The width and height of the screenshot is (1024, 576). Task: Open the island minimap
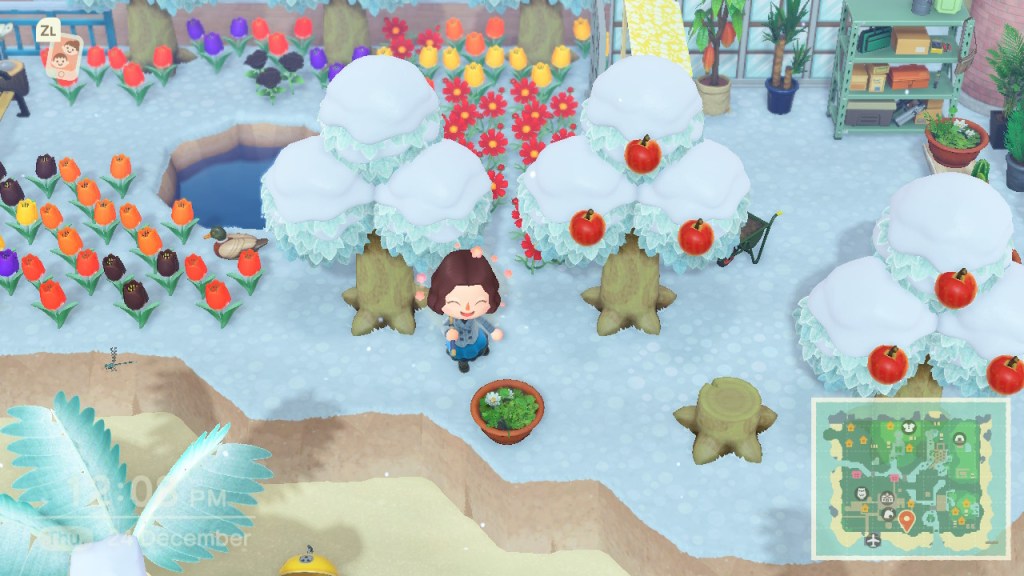point(909,477)
